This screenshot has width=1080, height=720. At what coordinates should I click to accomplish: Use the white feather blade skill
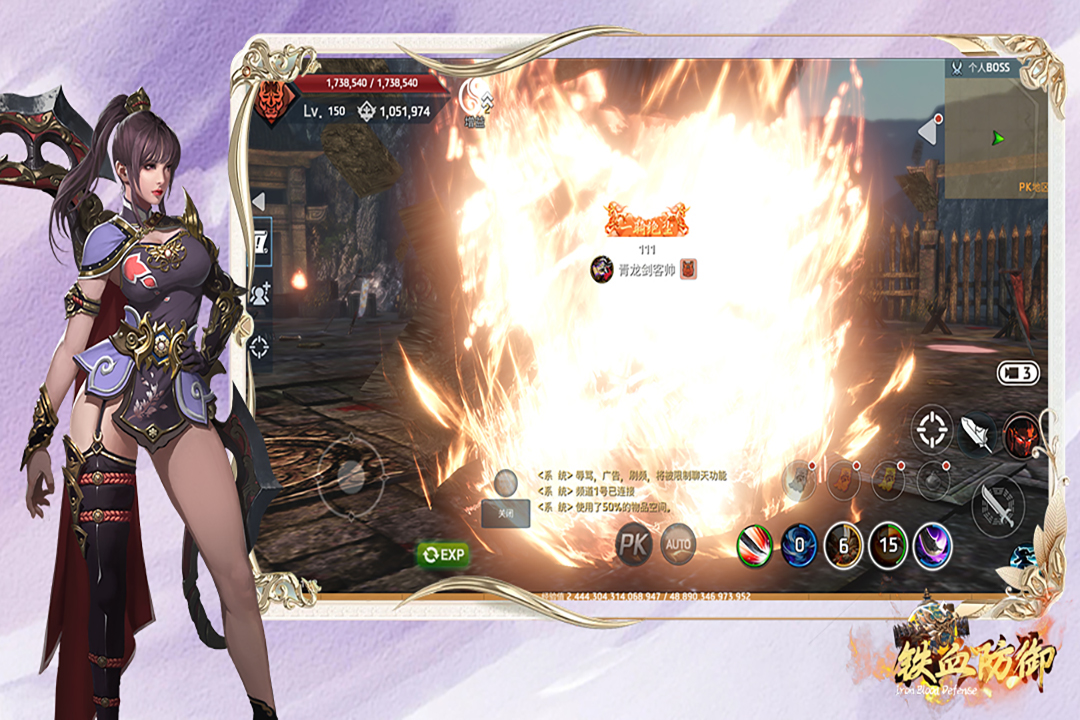(x=975, y=433)
